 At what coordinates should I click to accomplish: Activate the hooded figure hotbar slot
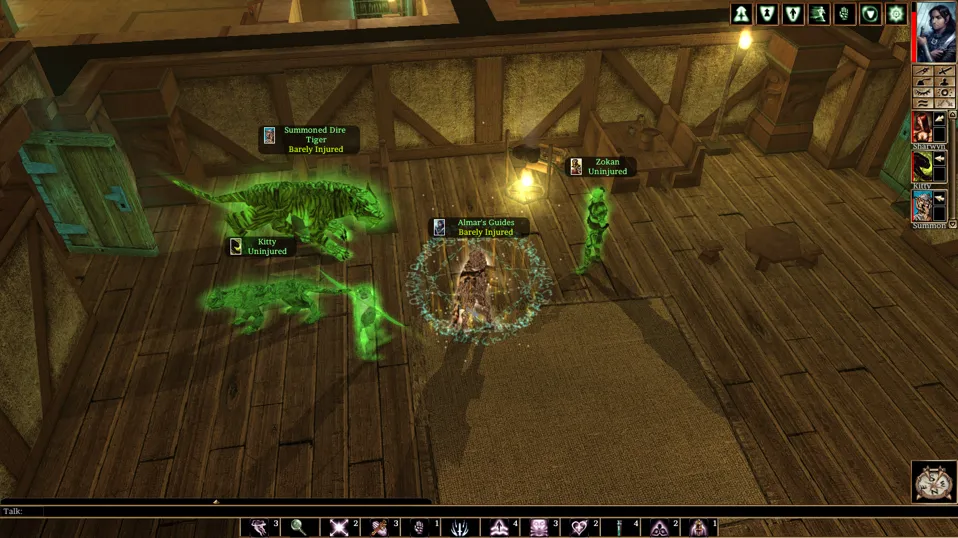click(699, 527)
